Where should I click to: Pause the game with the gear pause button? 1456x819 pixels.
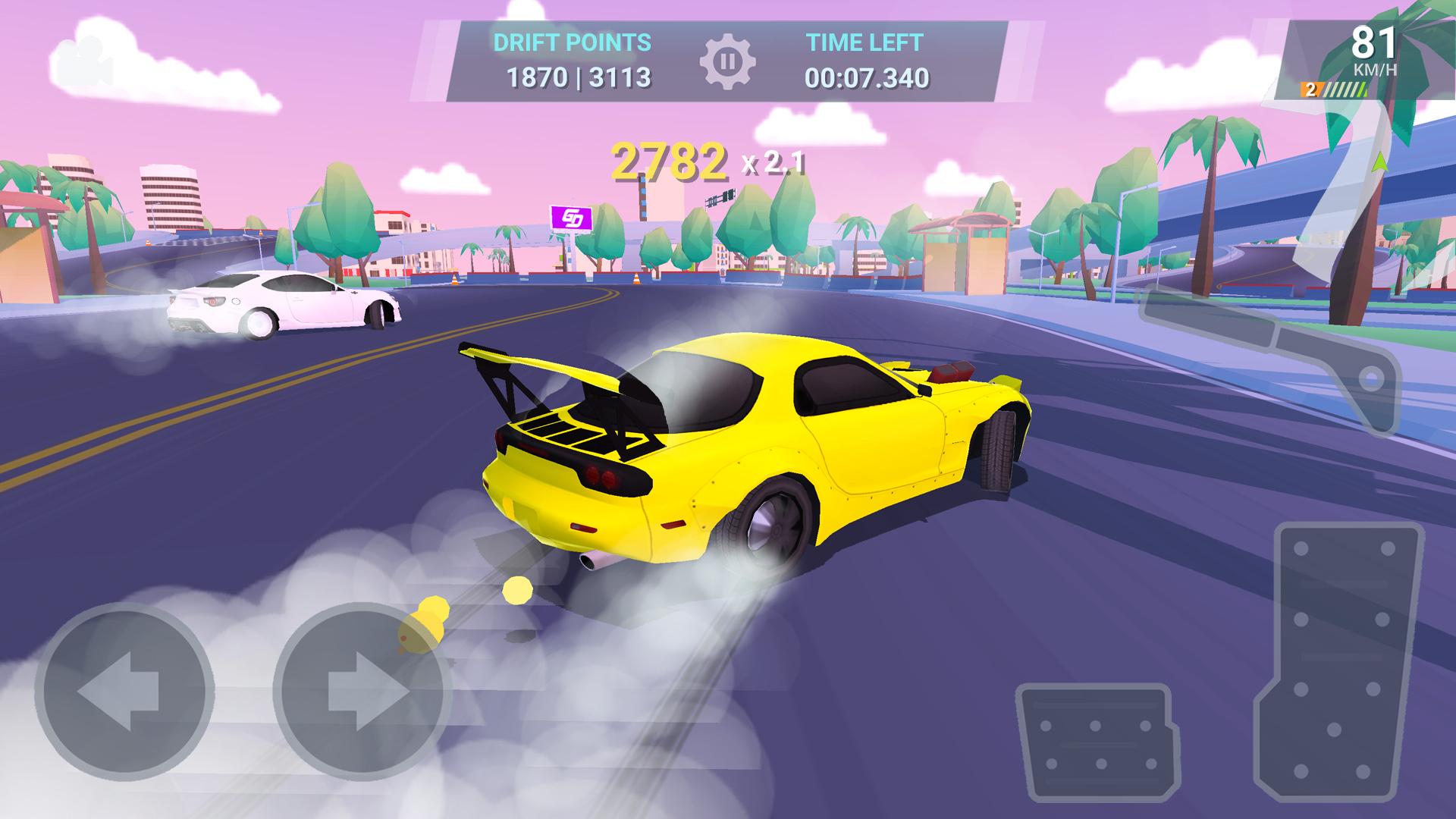pos(729,61)
